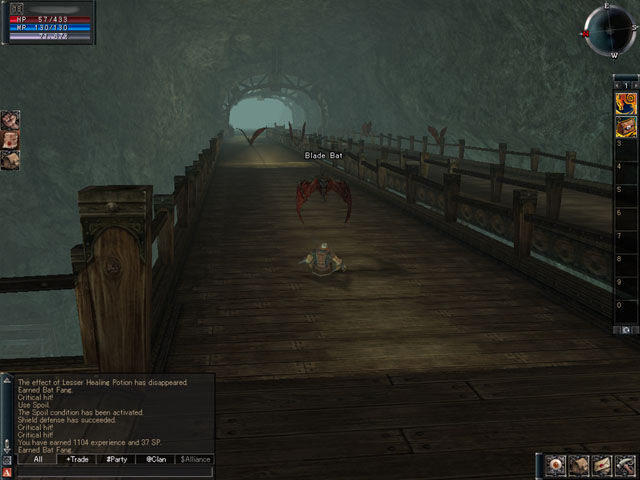Click the red A button beside chat input

pyautogui.click(x=7, y=472)
